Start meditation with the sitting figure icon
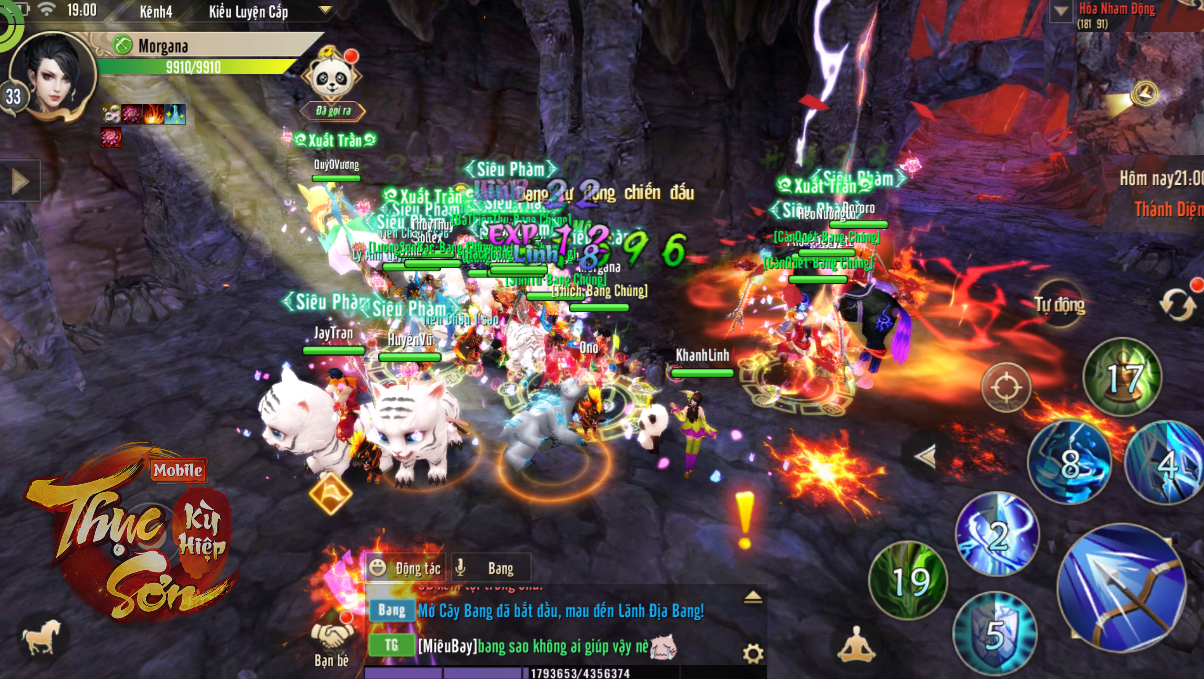The image size is (1204, 679). [x=855, y=644]
